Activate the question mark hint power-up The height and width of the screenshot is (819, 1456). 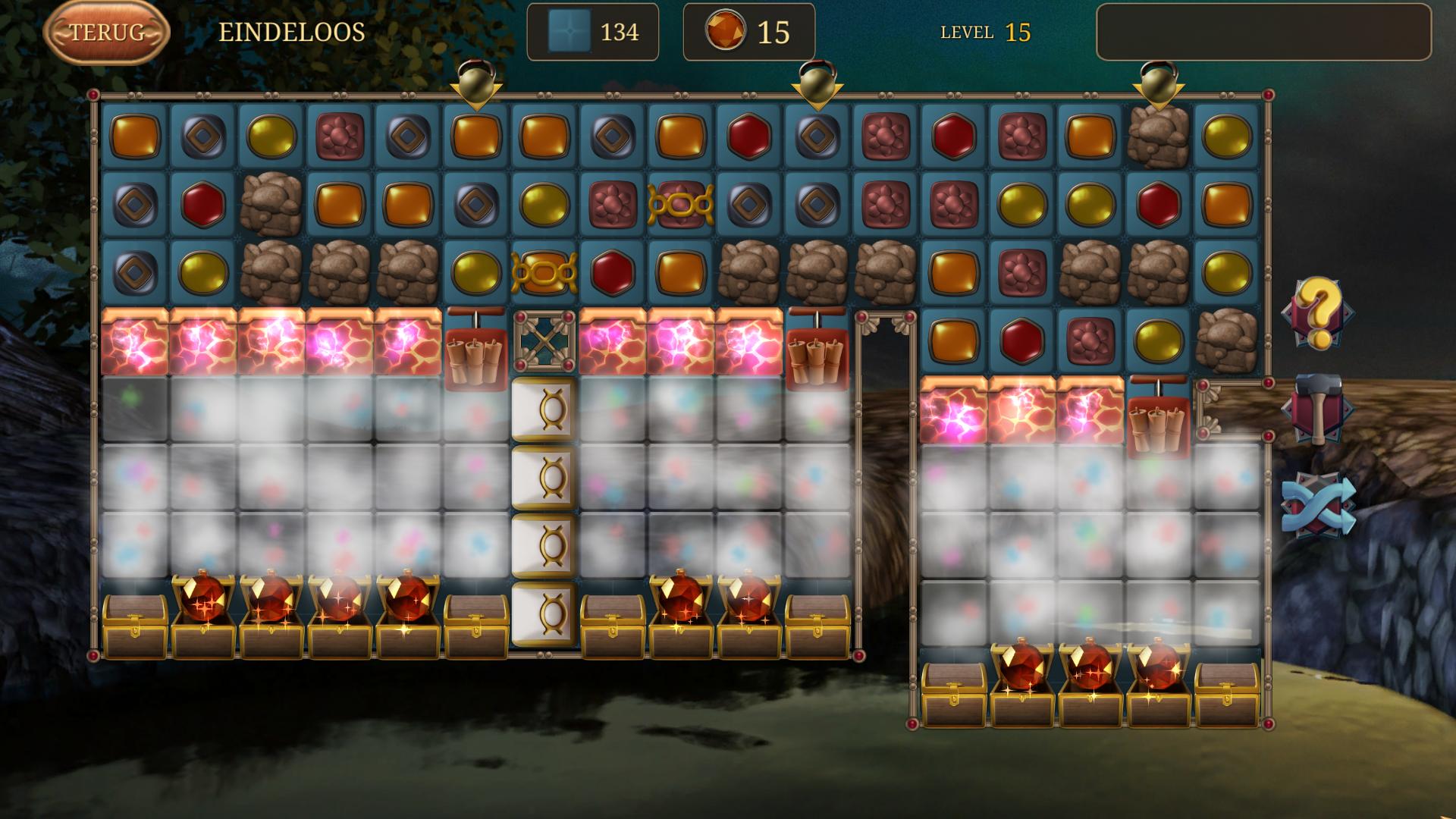coord(1319,312)
